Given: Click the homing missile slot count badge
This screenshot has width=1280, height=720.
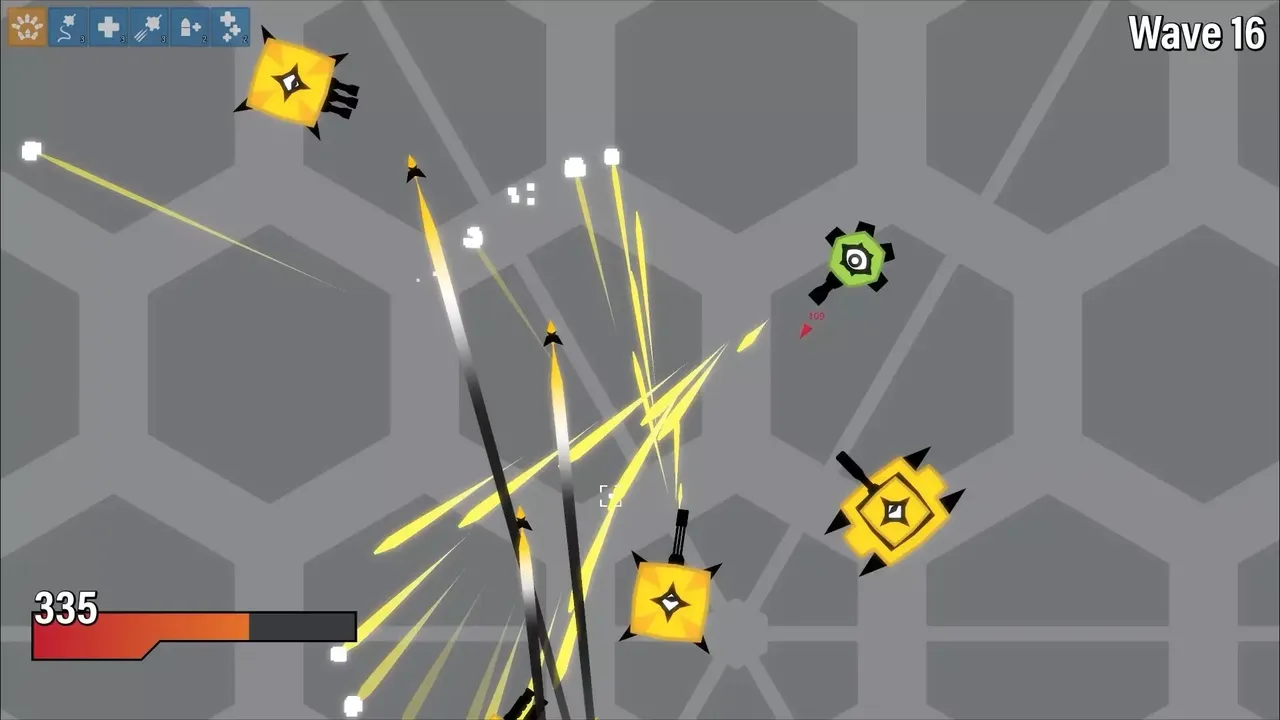Looking at the screenshot, I should [82, 39].
